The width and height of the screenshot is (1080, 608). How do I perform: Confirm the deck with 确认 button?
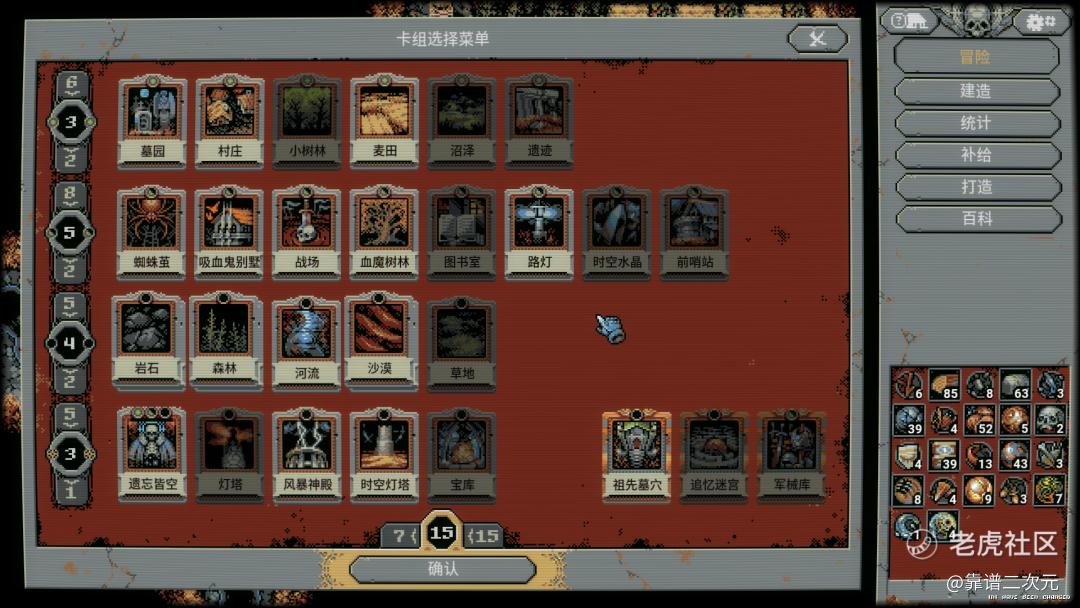click(442, 569)
